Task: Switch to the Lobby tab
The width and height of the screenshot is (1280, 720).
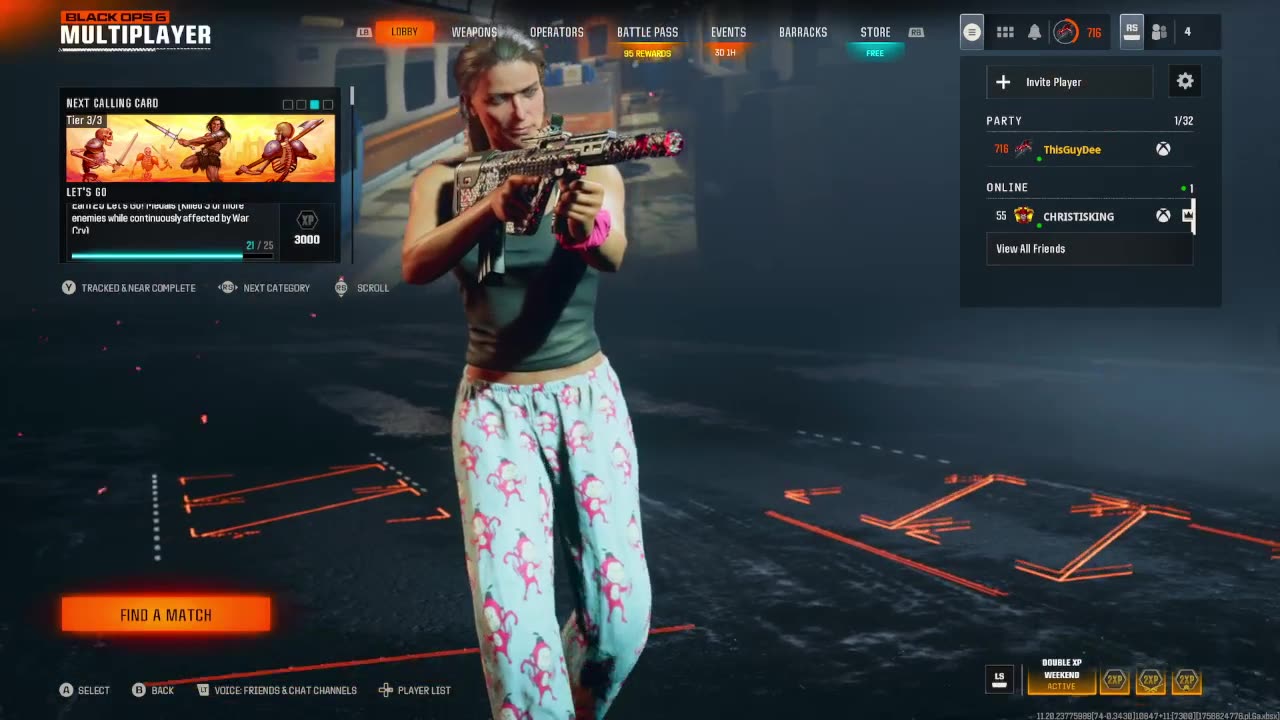Action: tap(404, 32)
